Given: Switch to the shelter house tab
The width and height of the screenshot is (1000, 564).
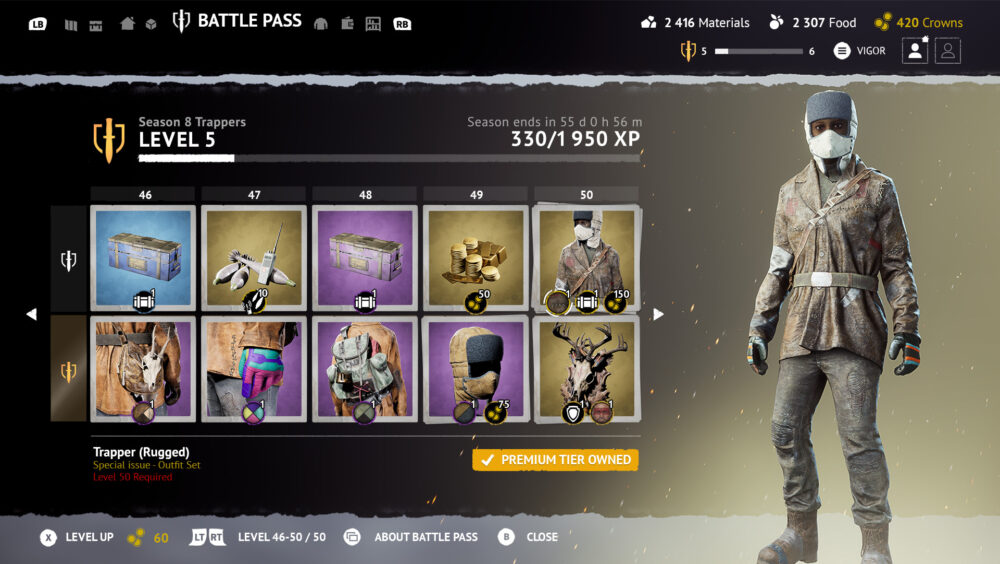Looking at the screenshot, I should point(127,23).
